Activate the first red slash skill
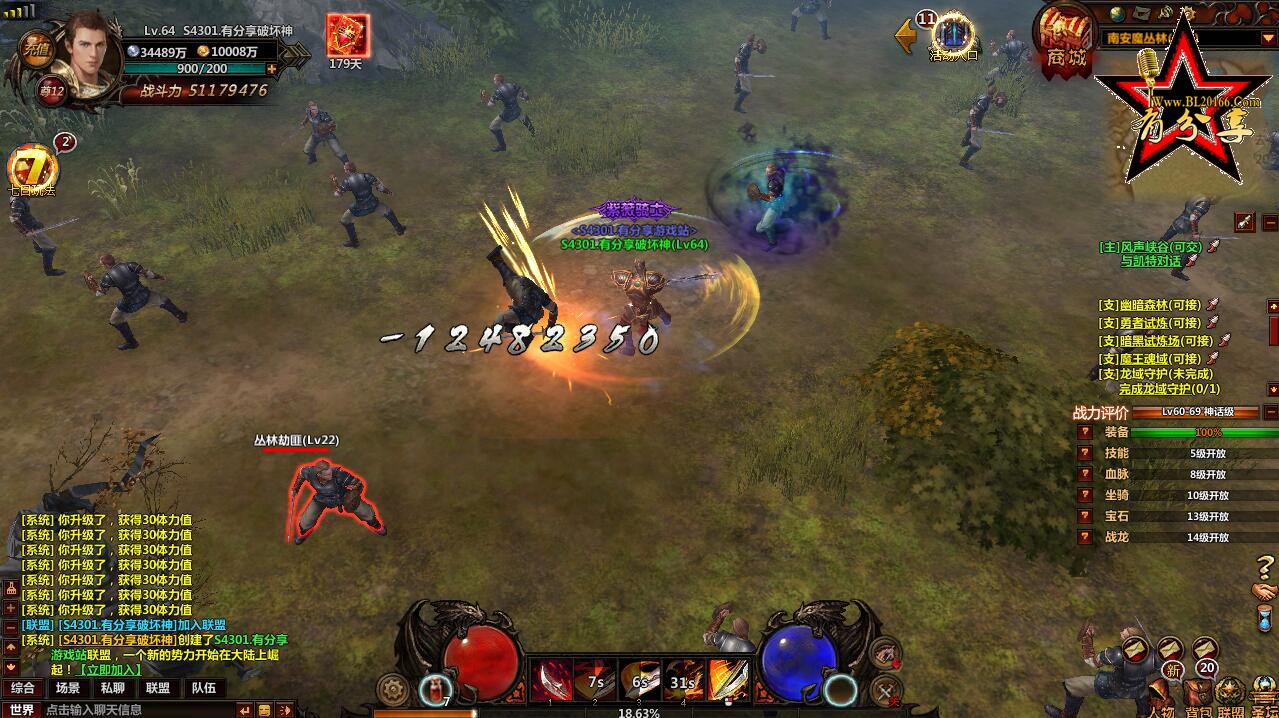 point(551,681)
